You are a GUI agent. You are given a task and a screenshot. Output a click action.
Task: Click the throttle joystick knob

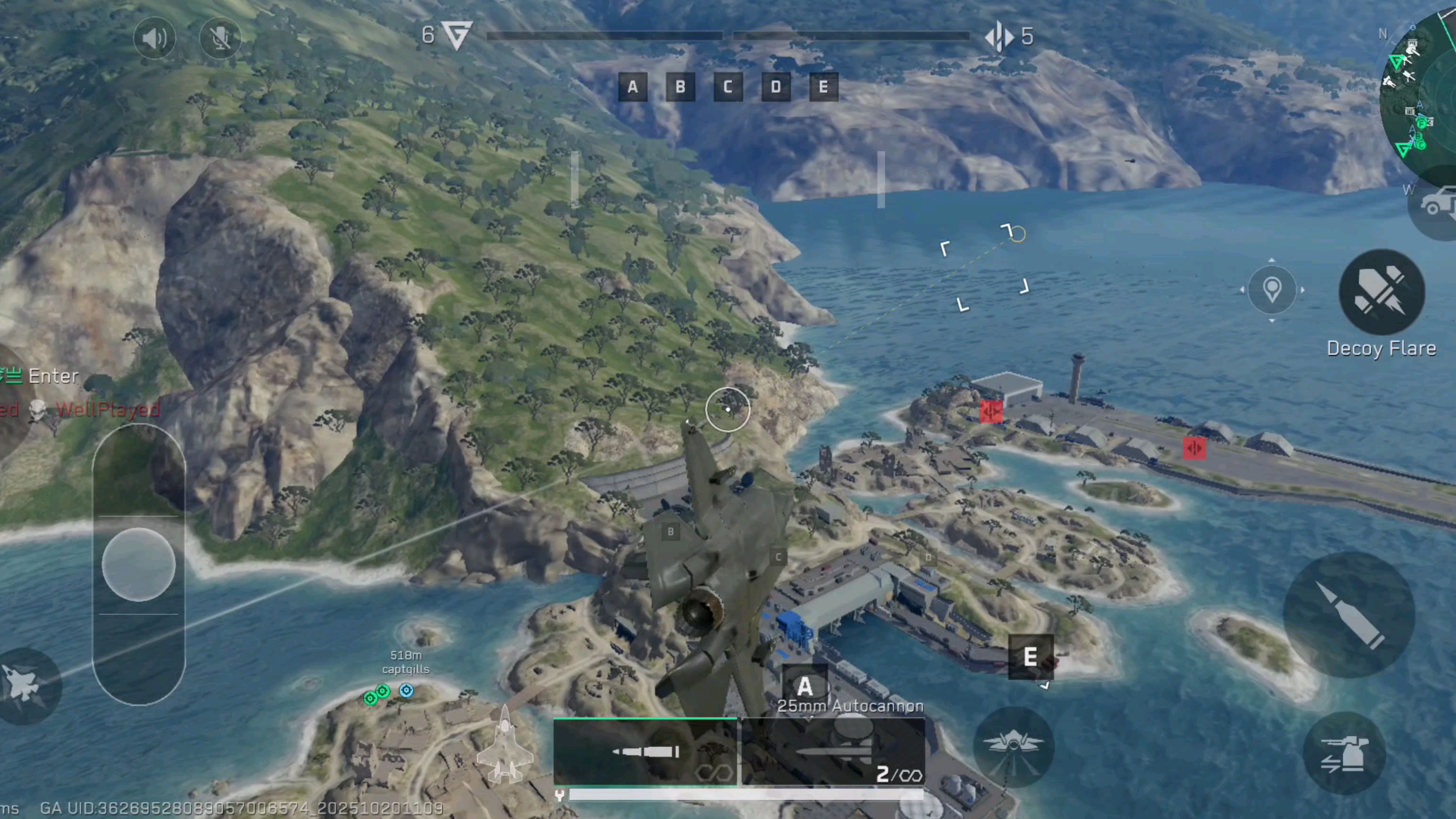click(x=138, y=564)
